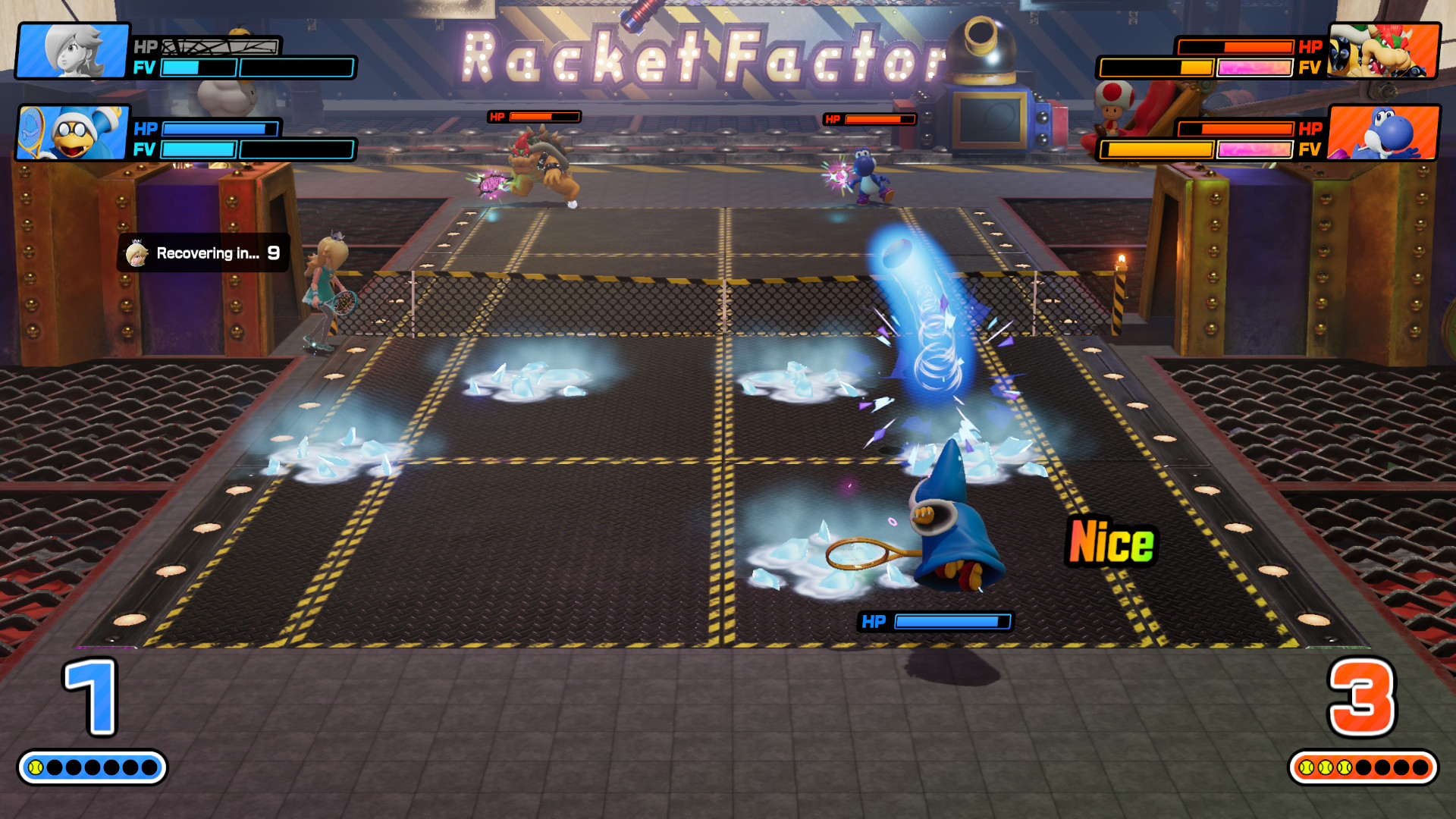Select Bowser's opponent portrait
This screenshot has width=1456, height=819.
tap(1383, 51)
